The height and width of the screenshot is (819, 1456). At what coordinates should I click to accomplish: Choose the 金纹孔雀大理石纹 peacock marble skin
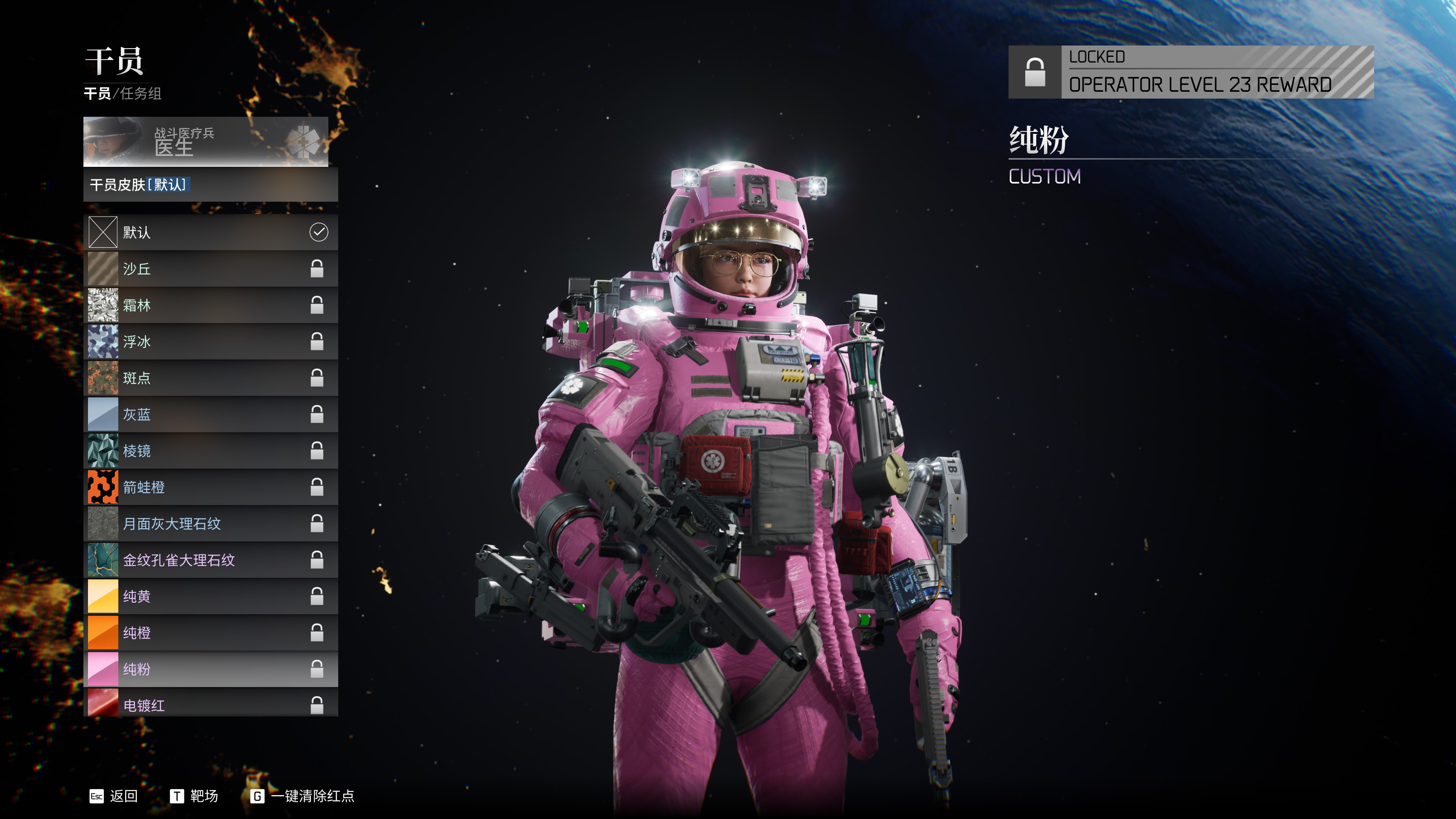pyautogui.click(x=210, y=560)
